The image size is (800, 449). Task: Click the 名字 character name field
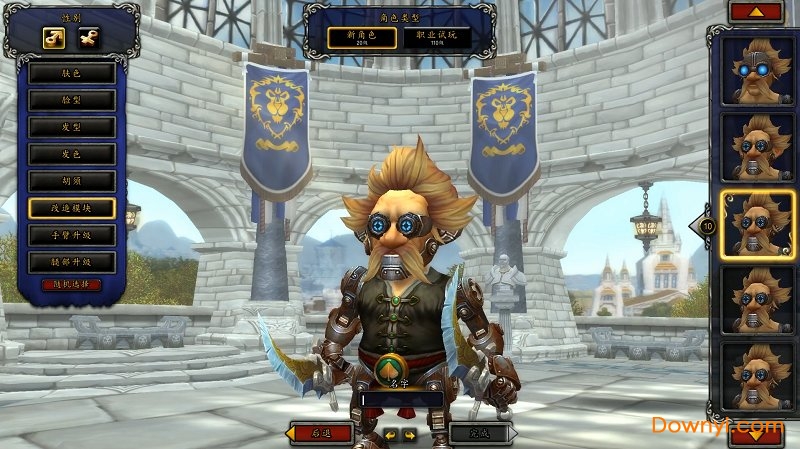404,398
